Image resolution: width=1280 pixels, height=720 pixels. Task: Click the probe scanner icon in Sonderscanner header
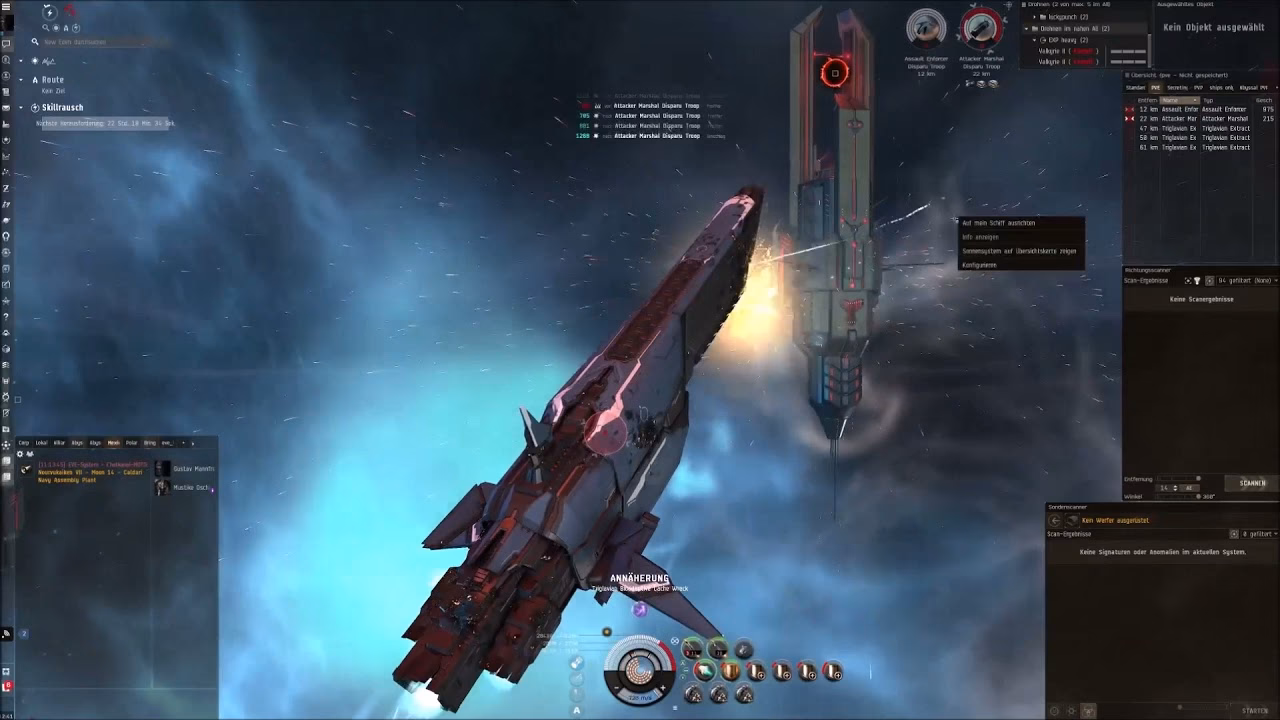[1072, 520]
